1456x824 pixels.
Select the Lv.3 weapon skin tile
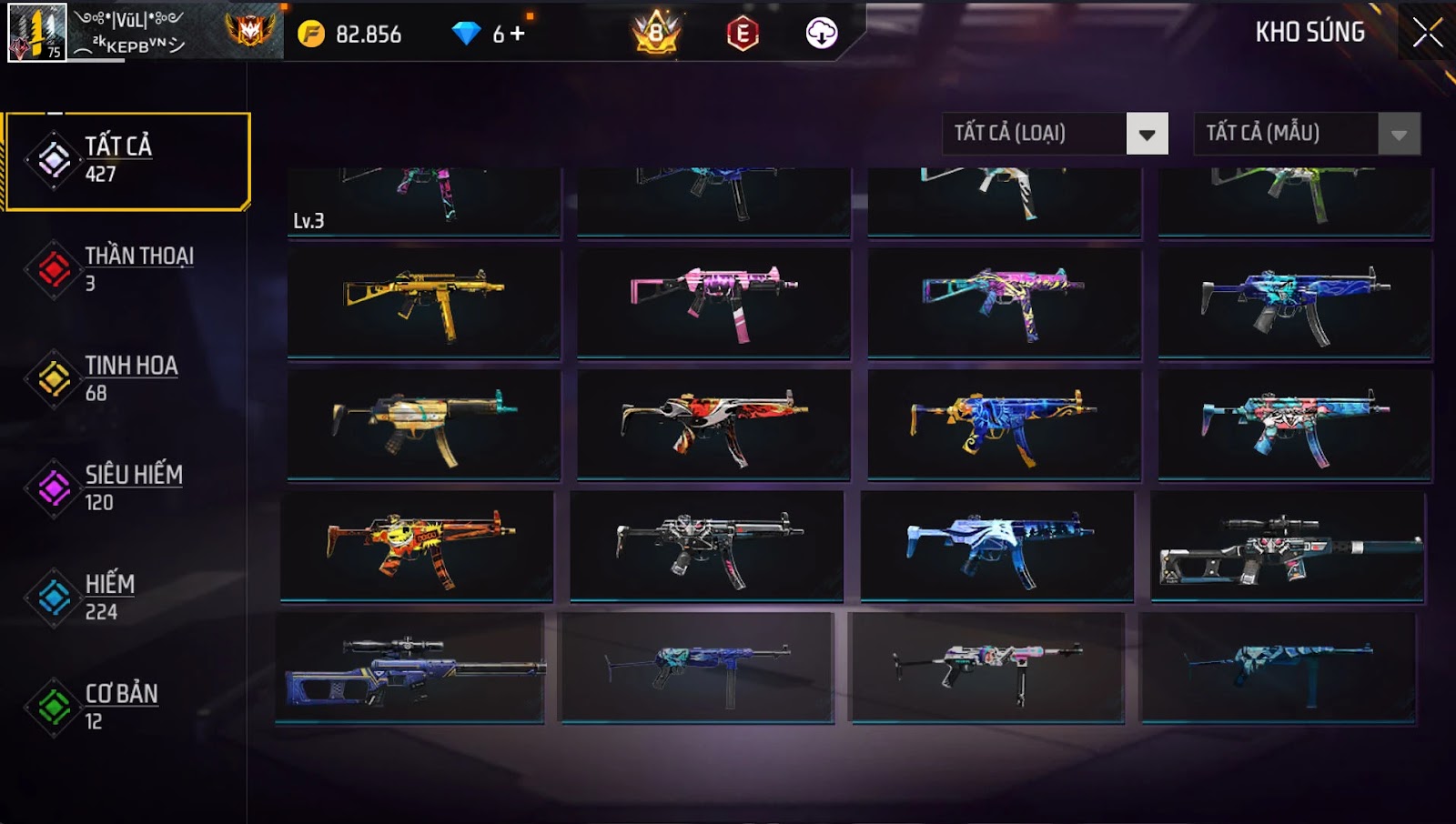pos(424,202)
